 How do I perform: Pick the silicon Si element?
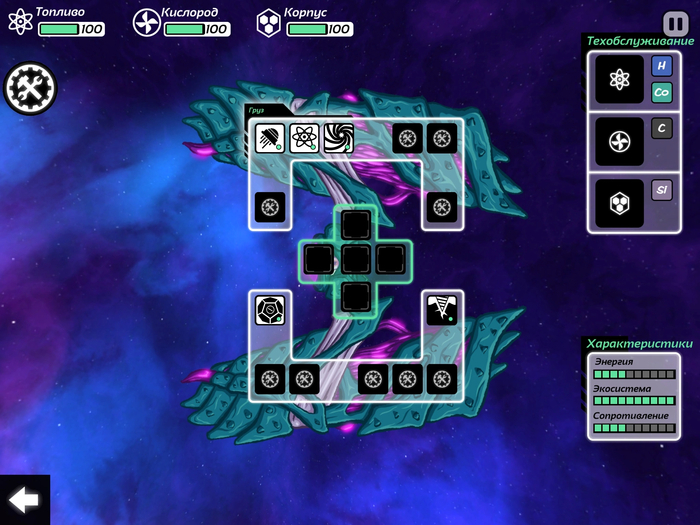coord(661,190)
